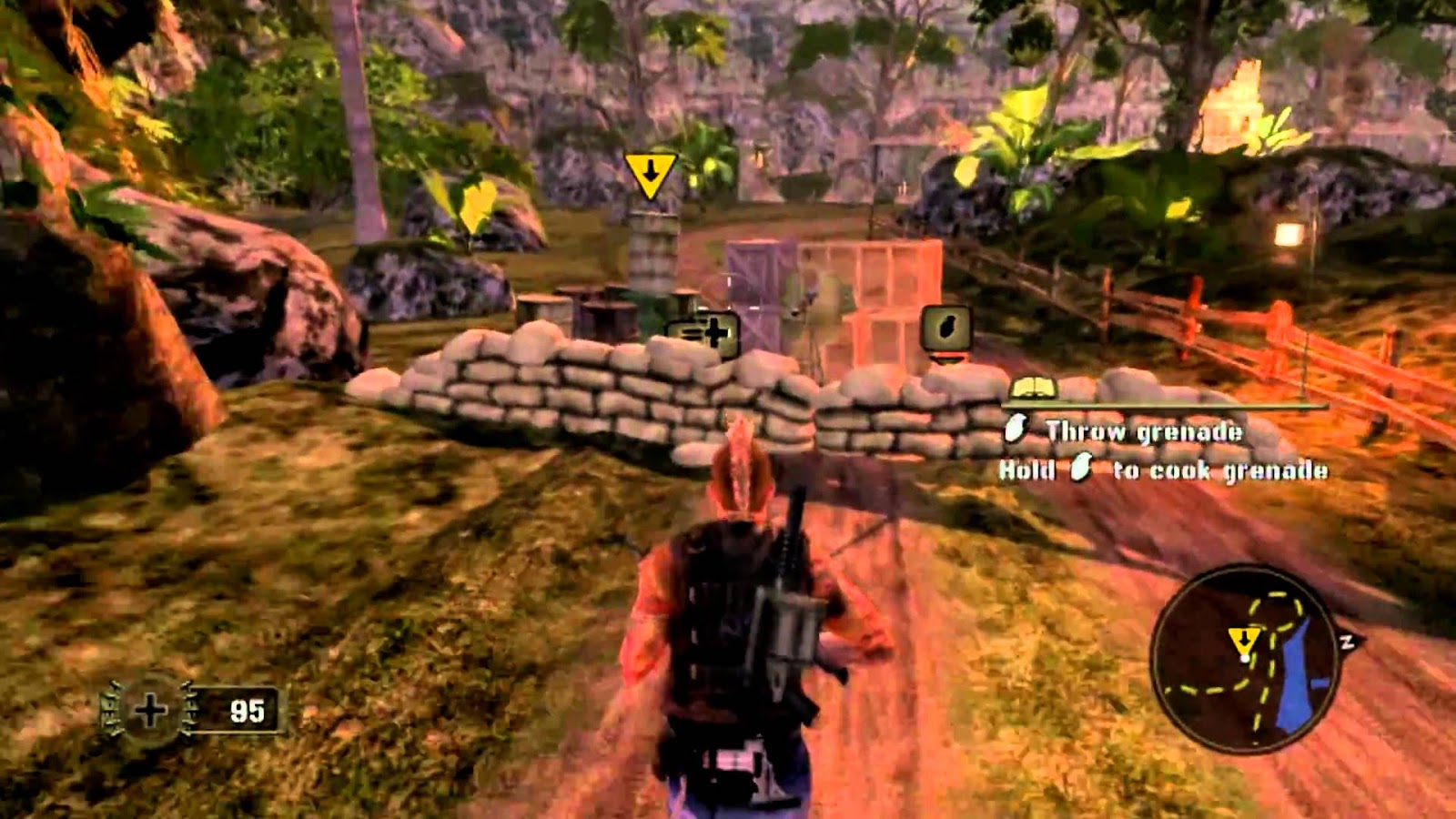
Task: Toggle the player position dot on minimap
Action: (1245, 658)
